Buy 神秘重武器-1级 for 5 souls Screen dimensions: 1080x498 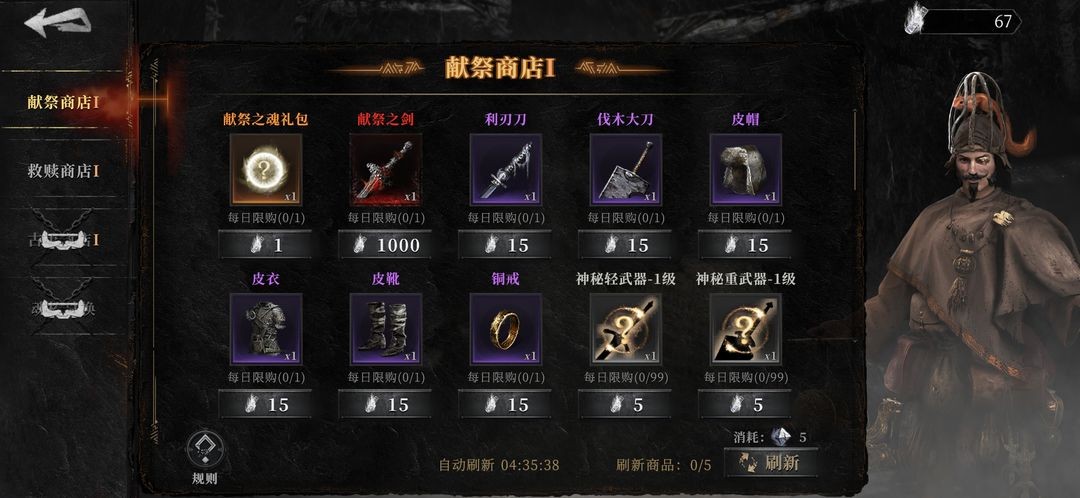pyautogui.click(x=745, y=405)
